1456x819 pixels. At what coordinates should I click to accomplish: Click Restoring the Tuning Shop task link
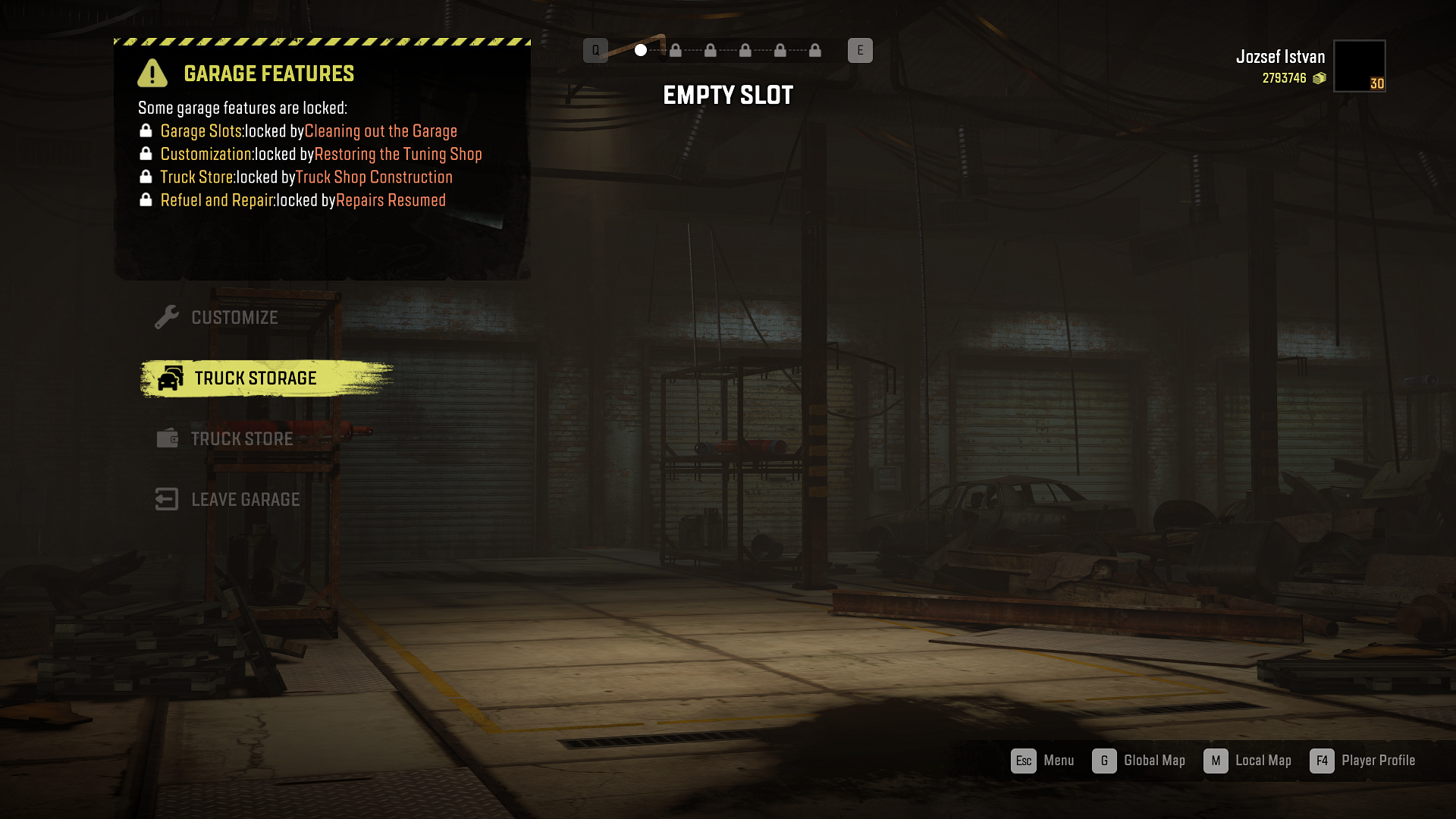[398, 154]
